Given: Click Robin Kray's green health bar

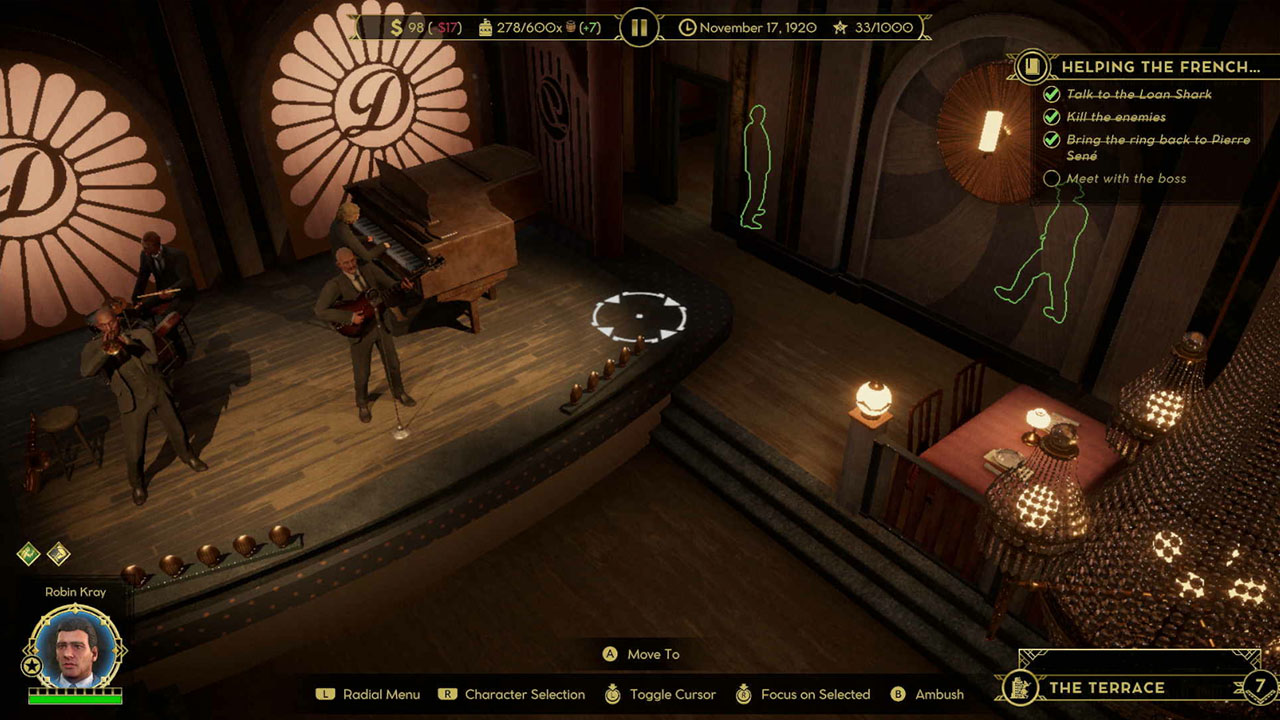Looking at the screenshot, I should (75, 699).
